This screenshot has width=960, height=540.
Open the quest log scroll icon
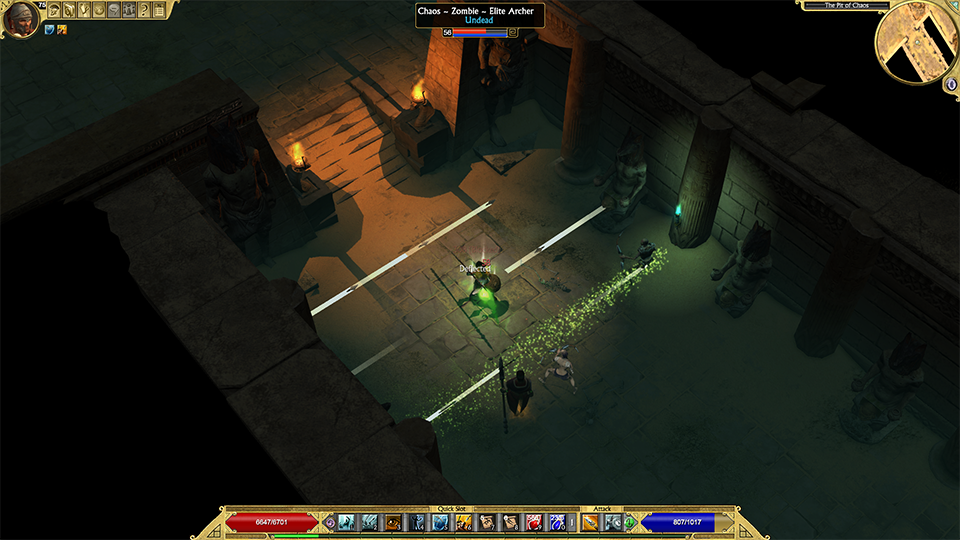(x=84, y=10)
